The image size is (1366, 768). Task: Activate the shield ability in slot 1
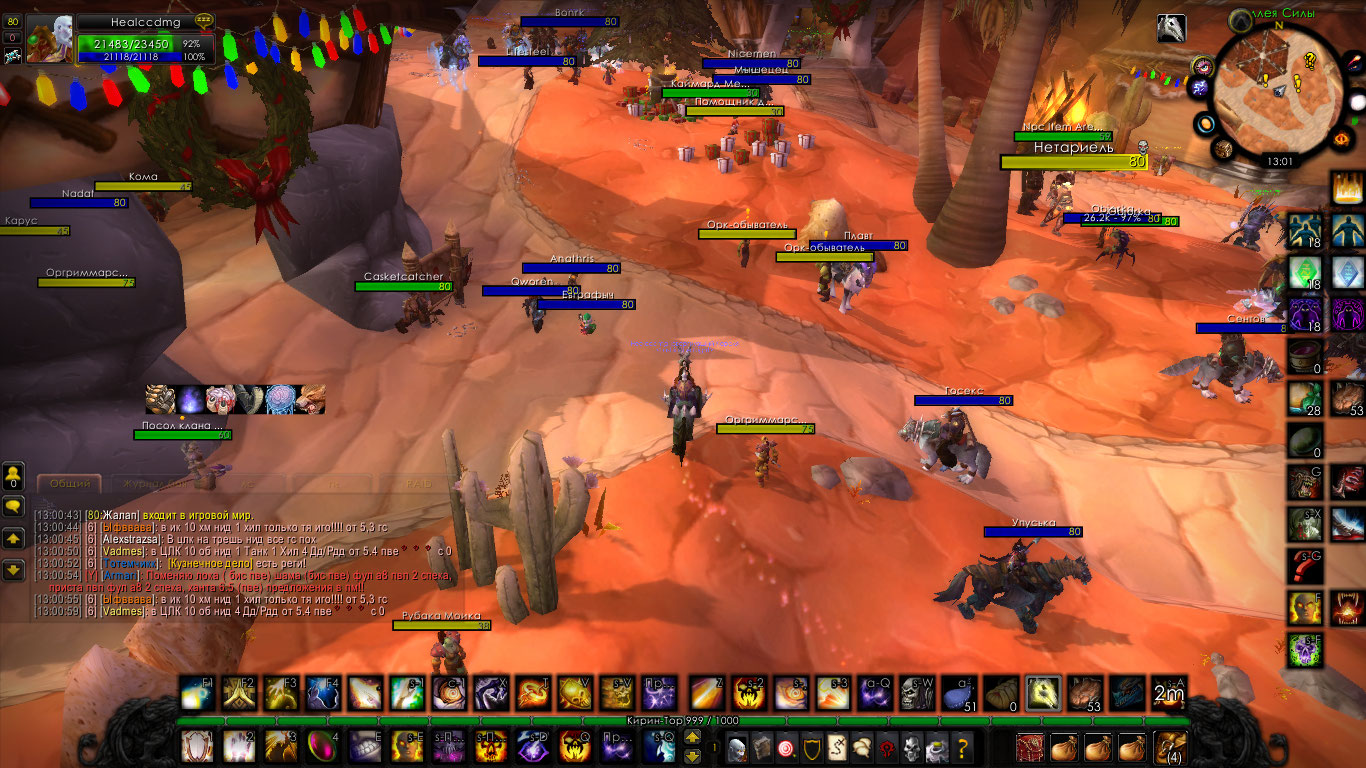(x=197, y=746)
